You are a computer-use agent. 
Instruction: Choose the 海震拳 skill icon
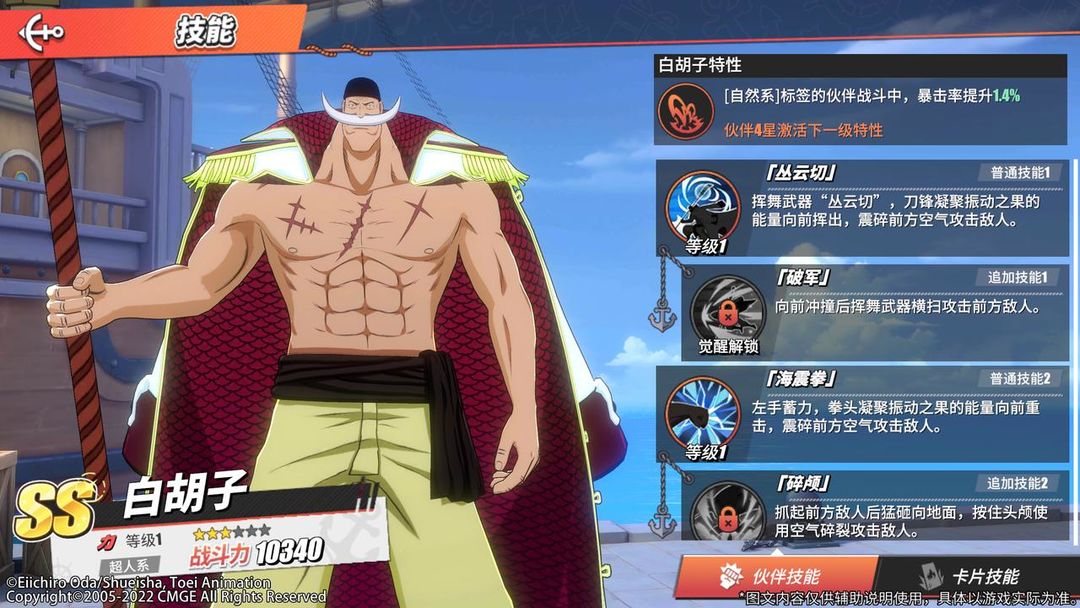[702, 412]
